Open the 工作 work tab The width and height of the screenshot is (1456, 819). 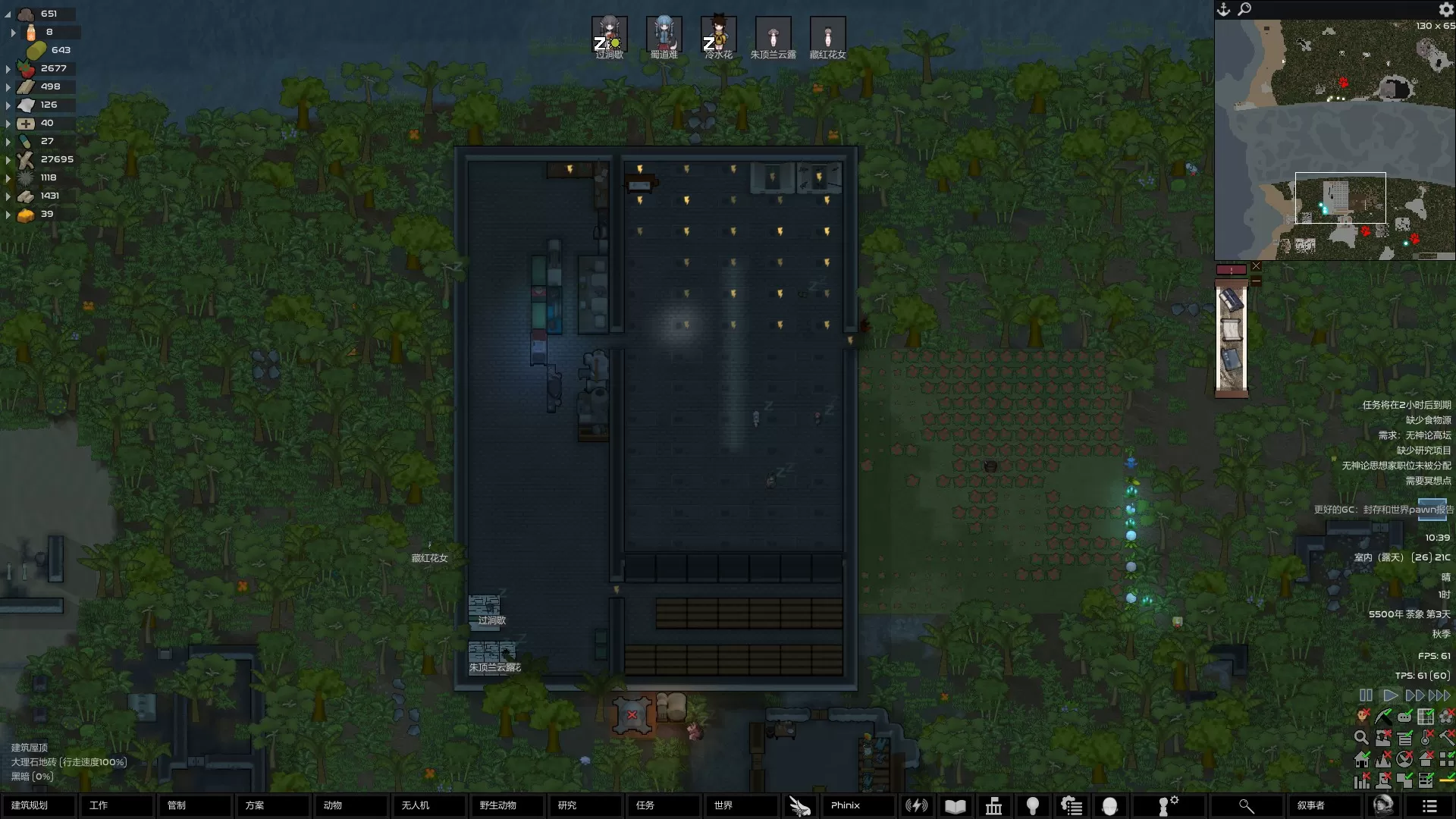[116, 805]
